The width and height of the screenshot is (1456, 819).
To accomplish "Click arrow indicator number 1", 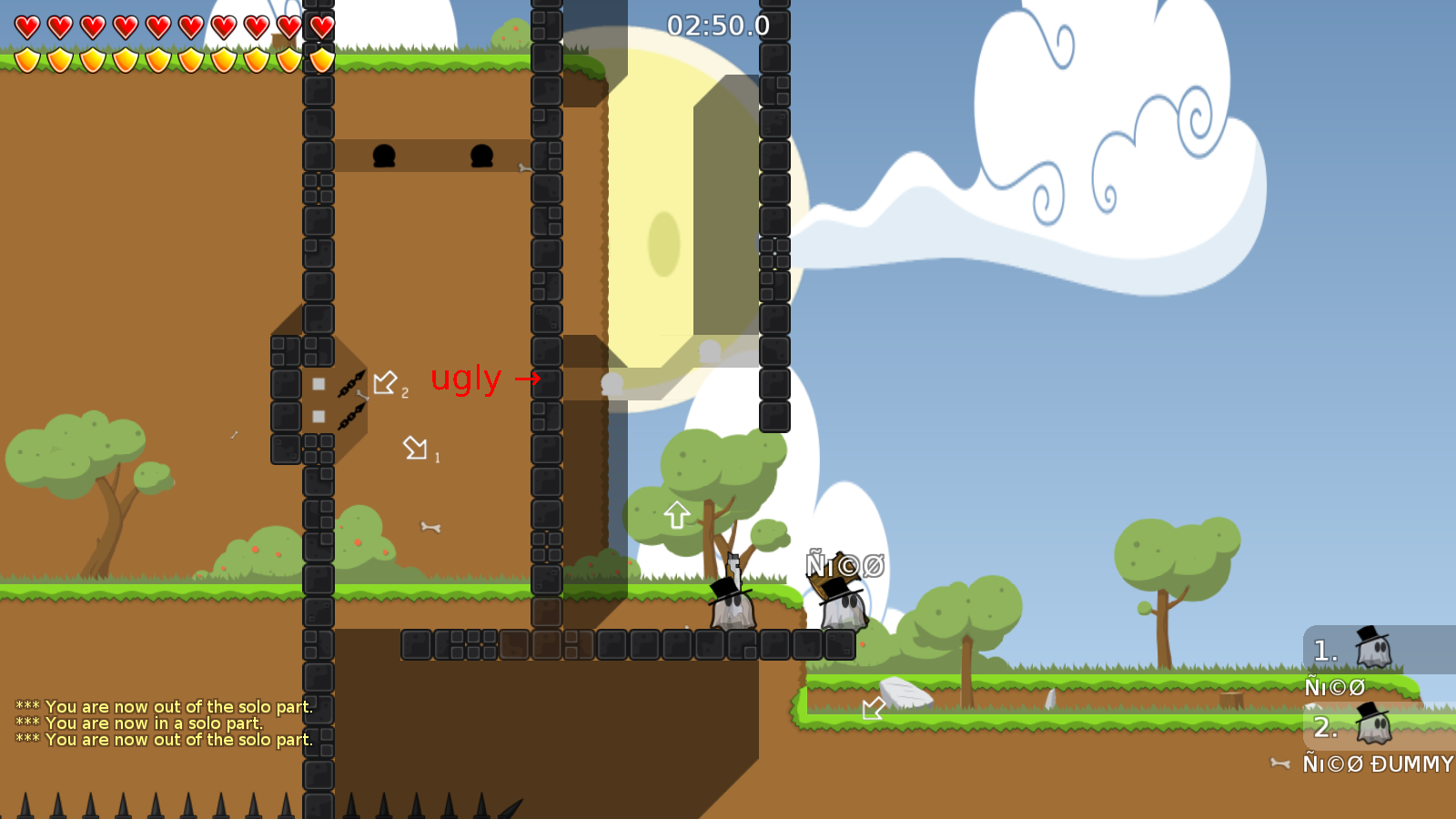I will [417, 448].
